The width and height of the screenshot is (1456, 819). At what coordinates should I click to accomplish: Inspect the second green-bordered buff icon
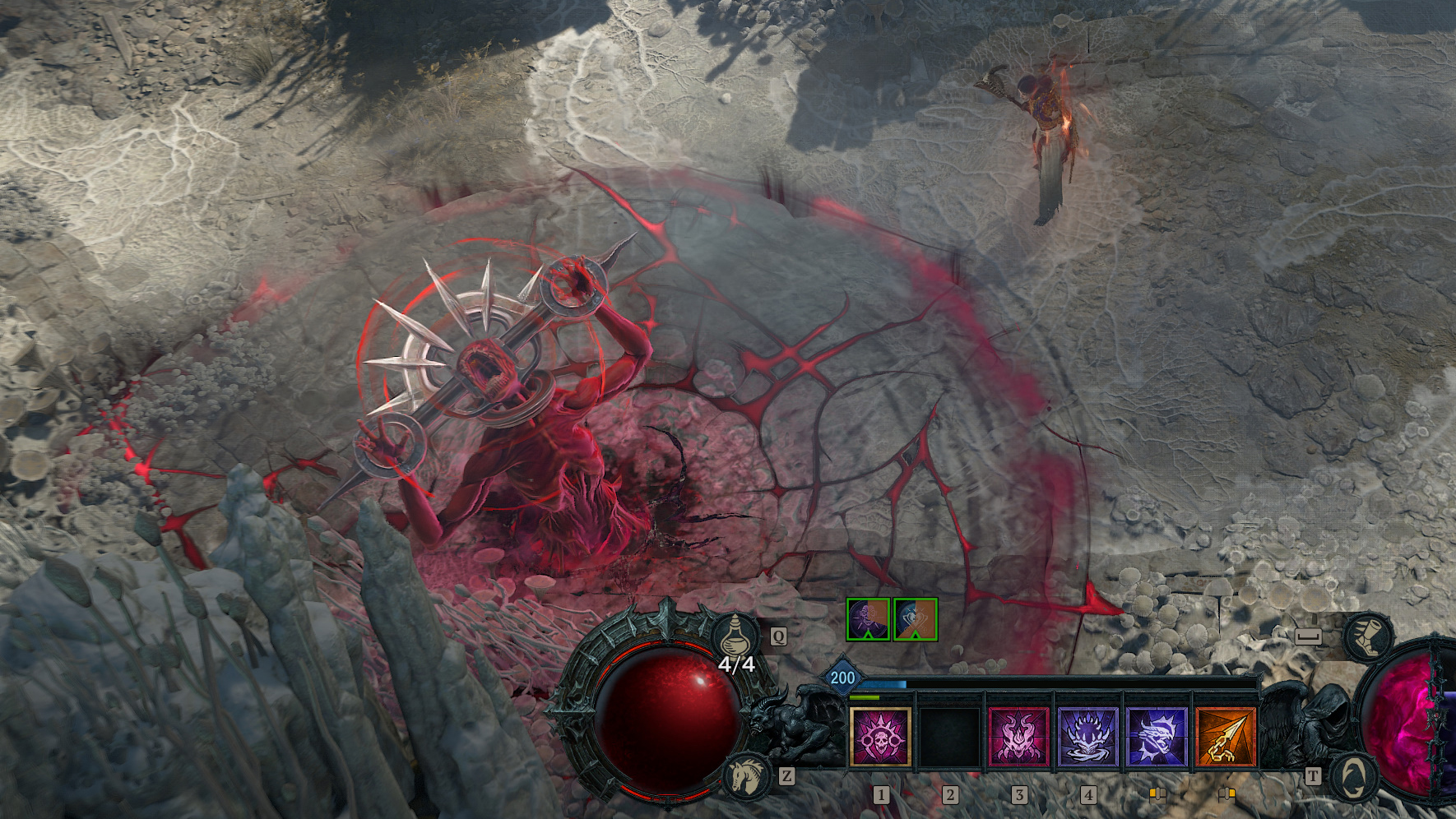point(915,619)
